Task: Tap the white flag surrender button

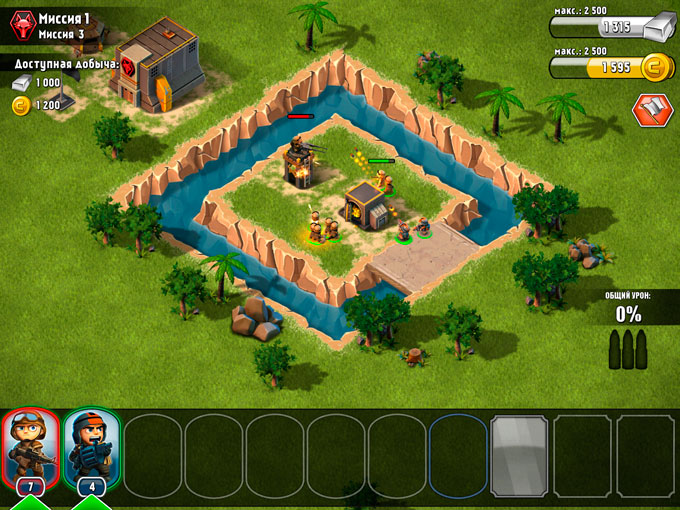Action: click(652, 110)
